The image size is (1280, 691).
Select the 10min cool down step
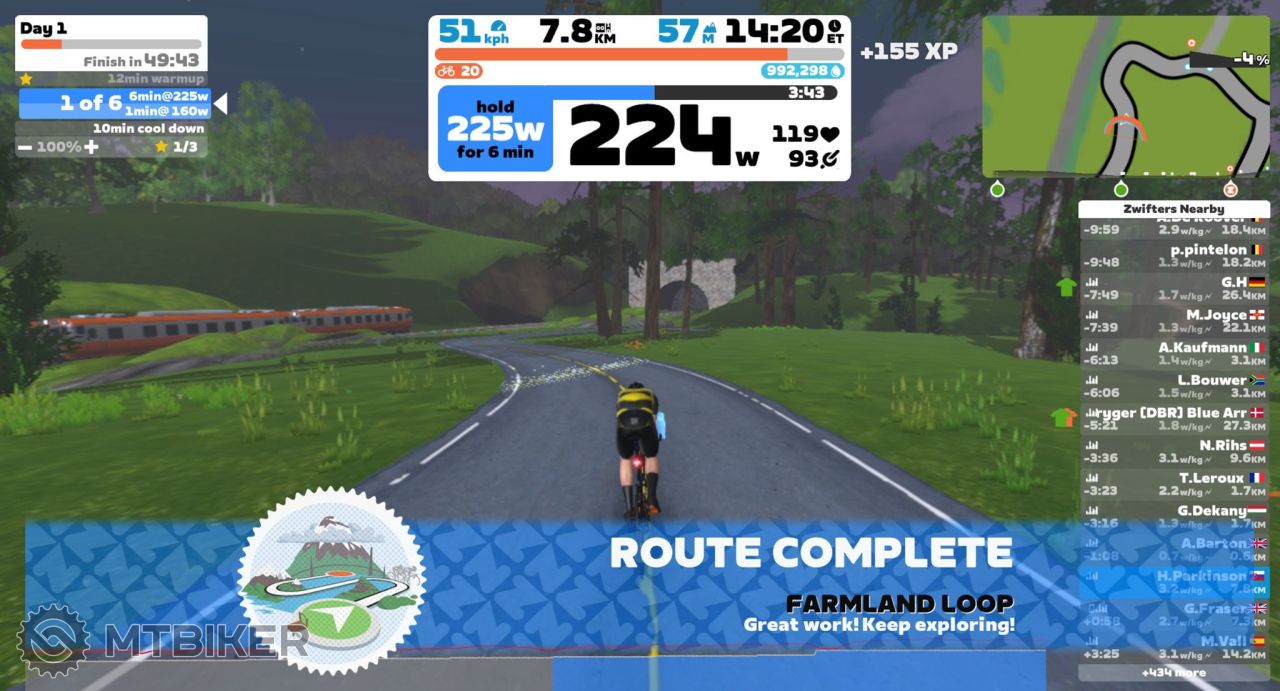click(x=113, y=128)
